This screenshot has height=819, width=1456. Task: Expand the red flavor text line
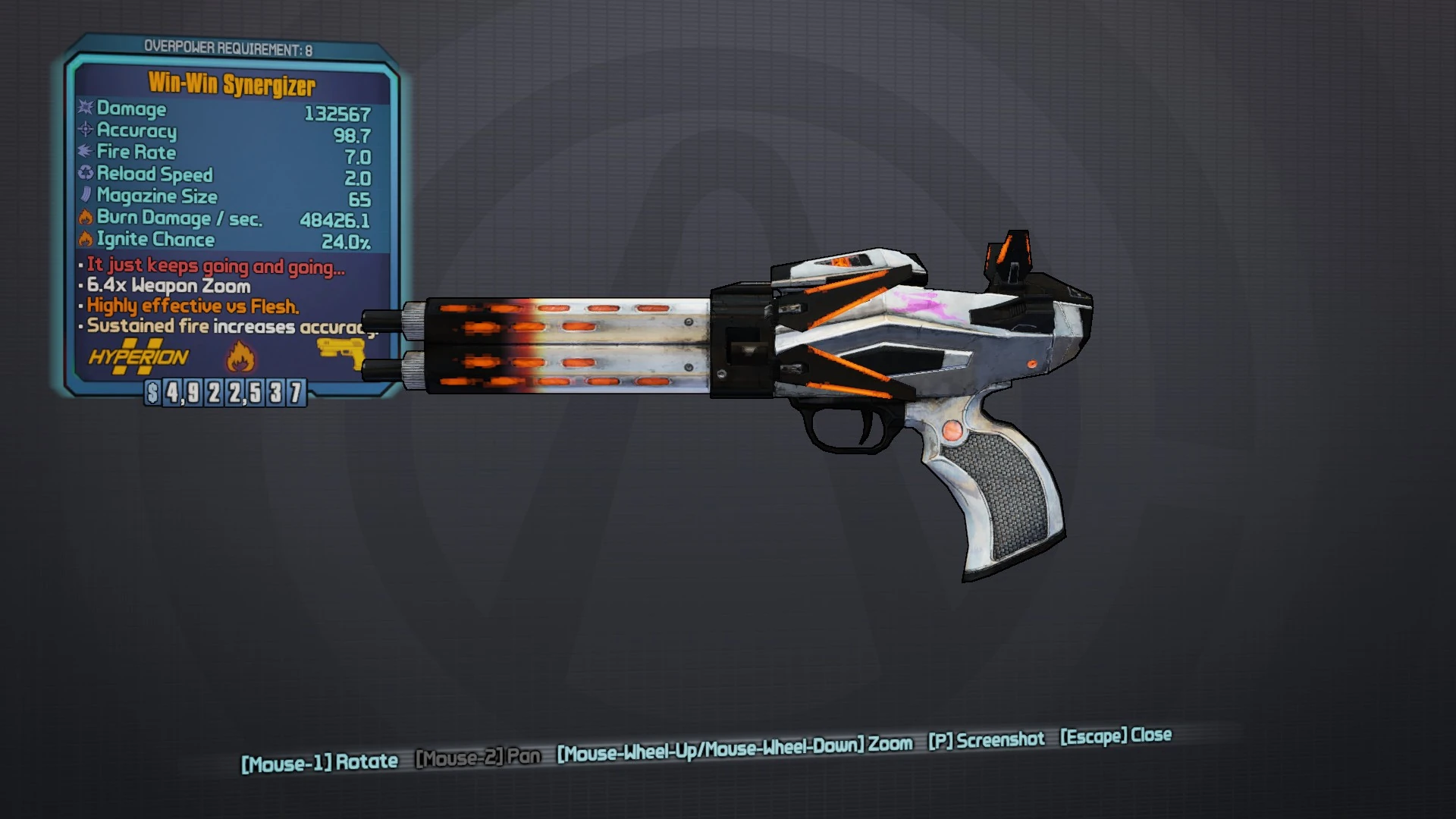click(215, 266)
